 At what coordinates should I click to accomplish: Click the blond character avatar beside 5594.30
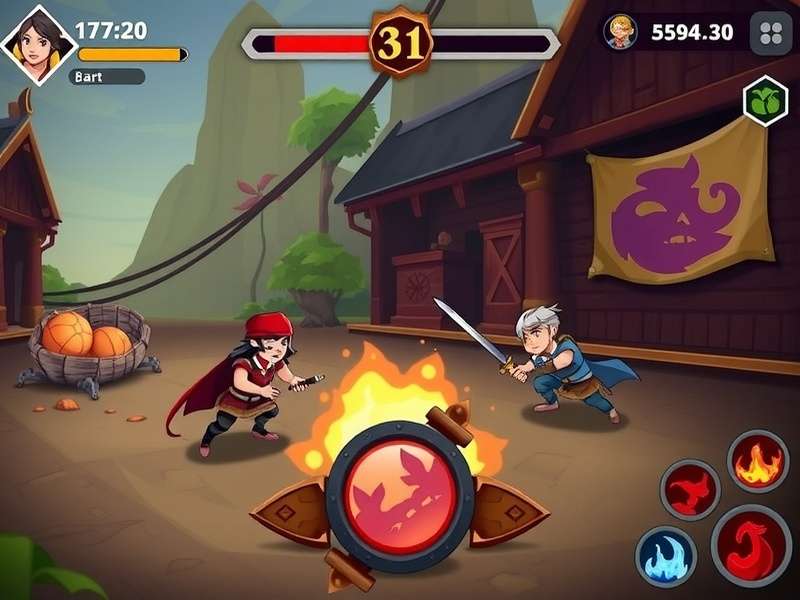[622, 31]
